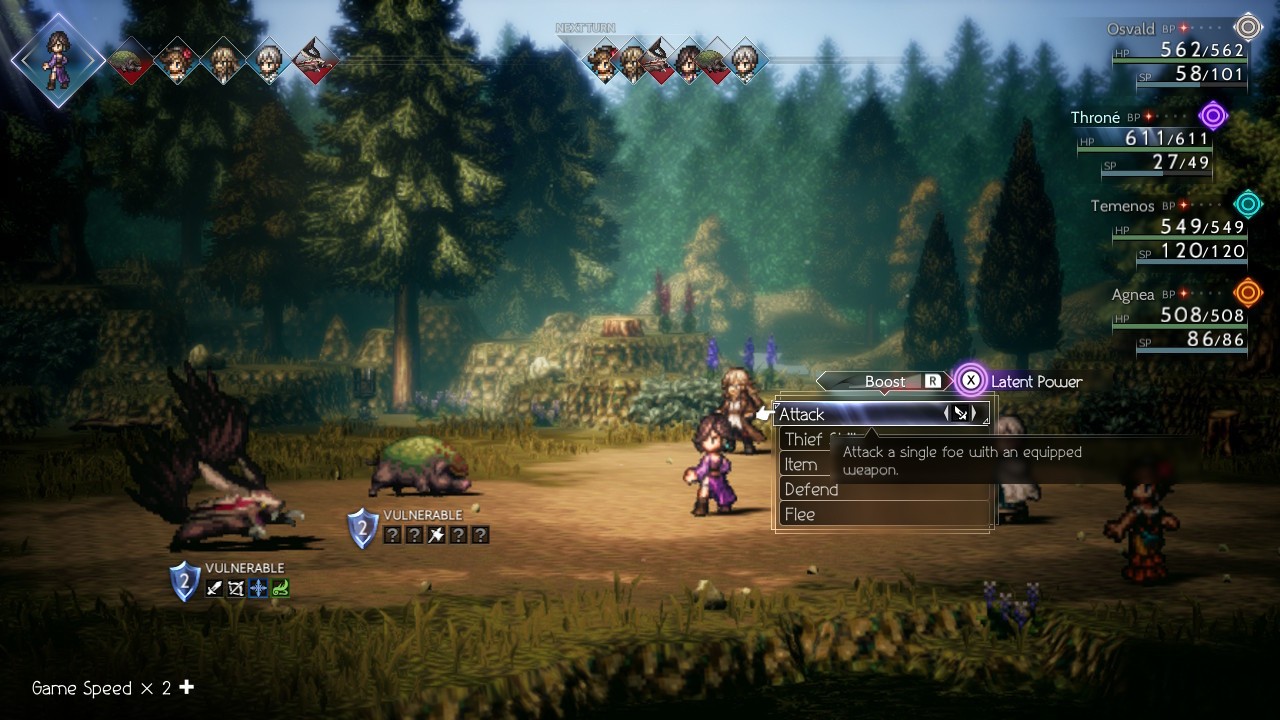The width and height of the screenshot is (1280, 720).
Task: Choose the Item command
Action: point(801,465)
